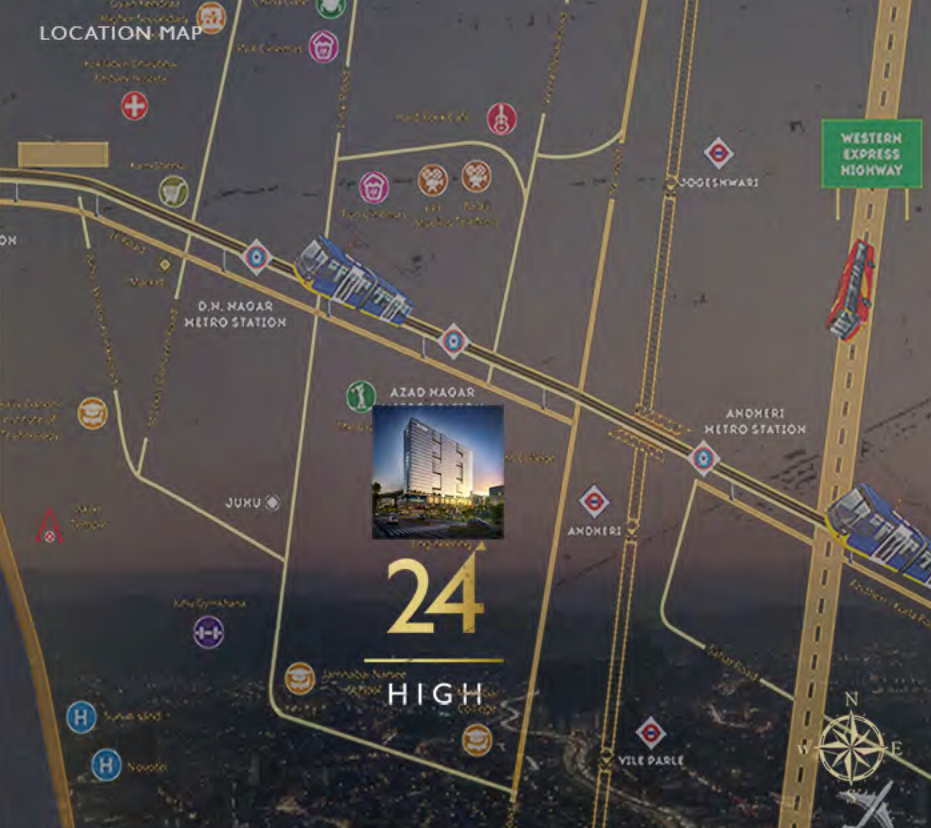Select the Jogeshwari railway station marker
The image size is (931, 828).
click(718, 154)
